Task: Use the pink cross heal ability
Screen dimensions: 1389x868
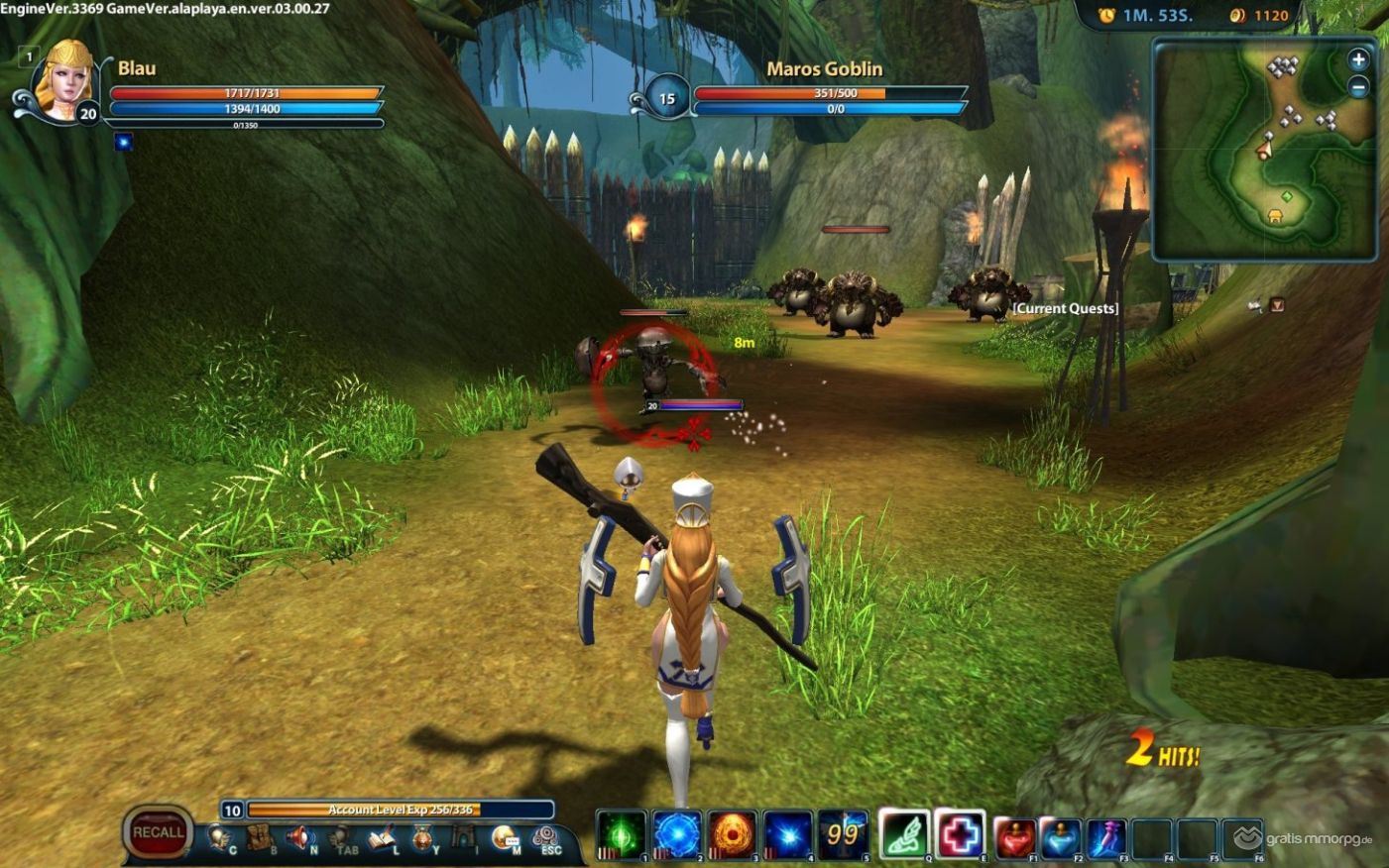Action: (x=960, y=834)
